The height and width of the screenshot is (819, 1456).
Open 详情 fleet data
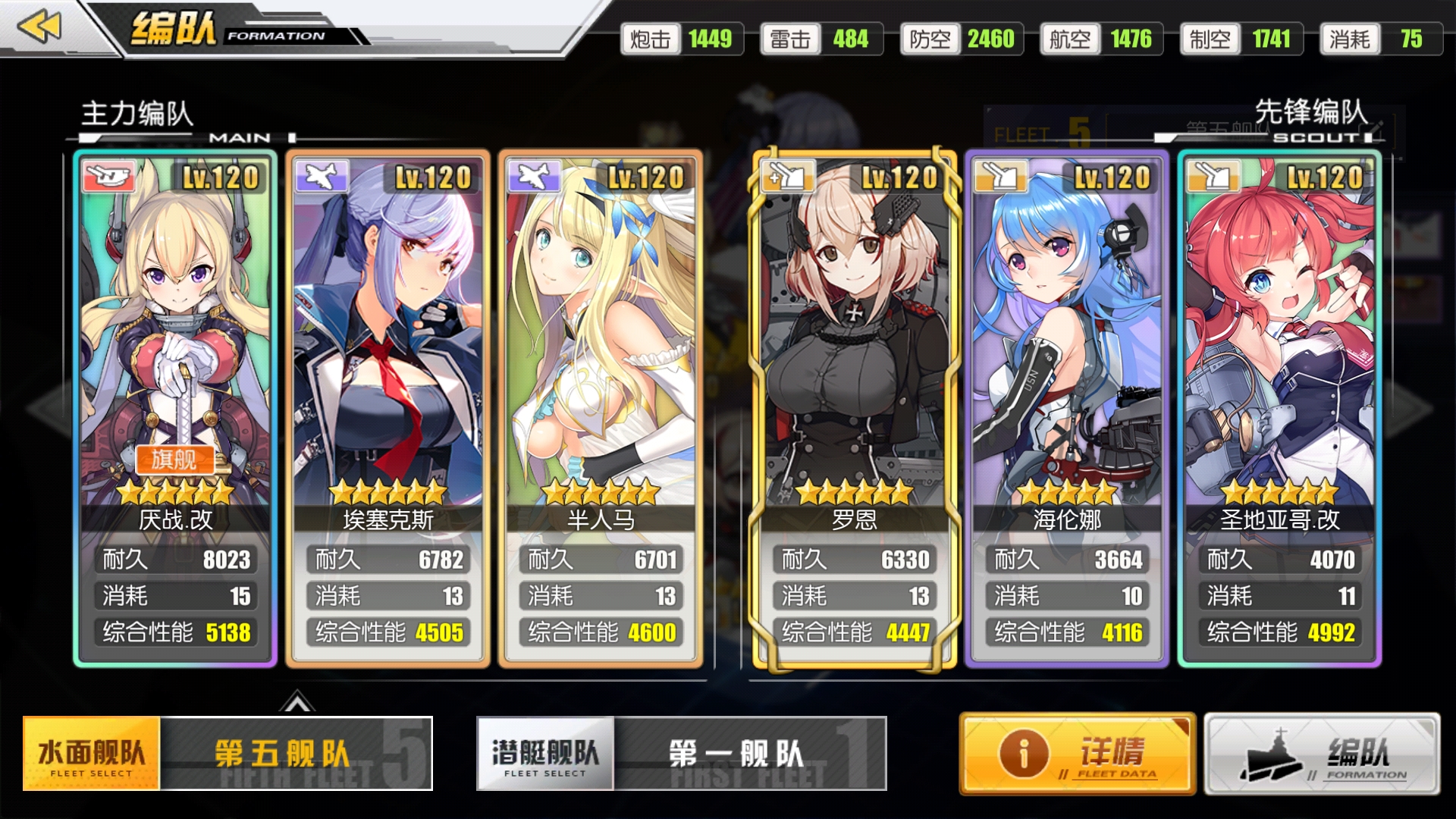pos(1077,754)
